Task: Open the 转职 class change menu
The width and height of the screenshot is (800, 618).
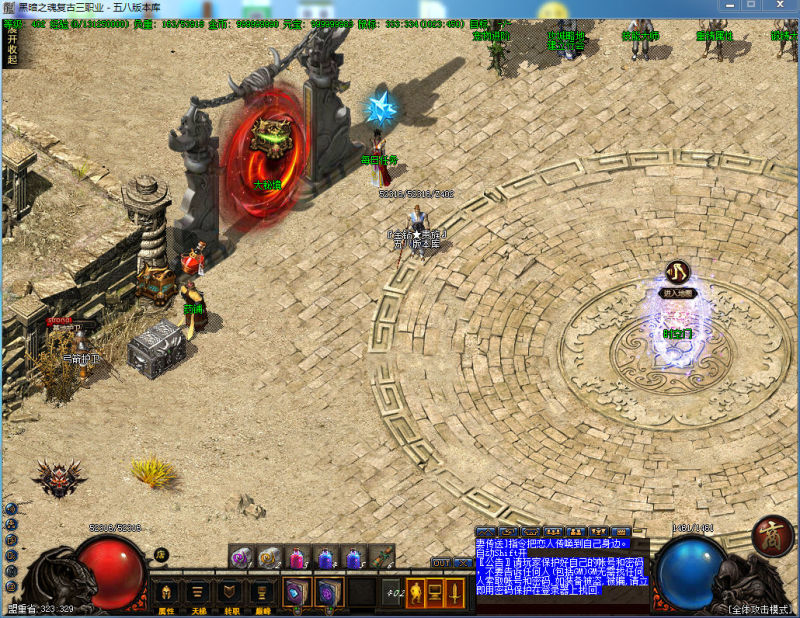Action: tap(230, 592)
